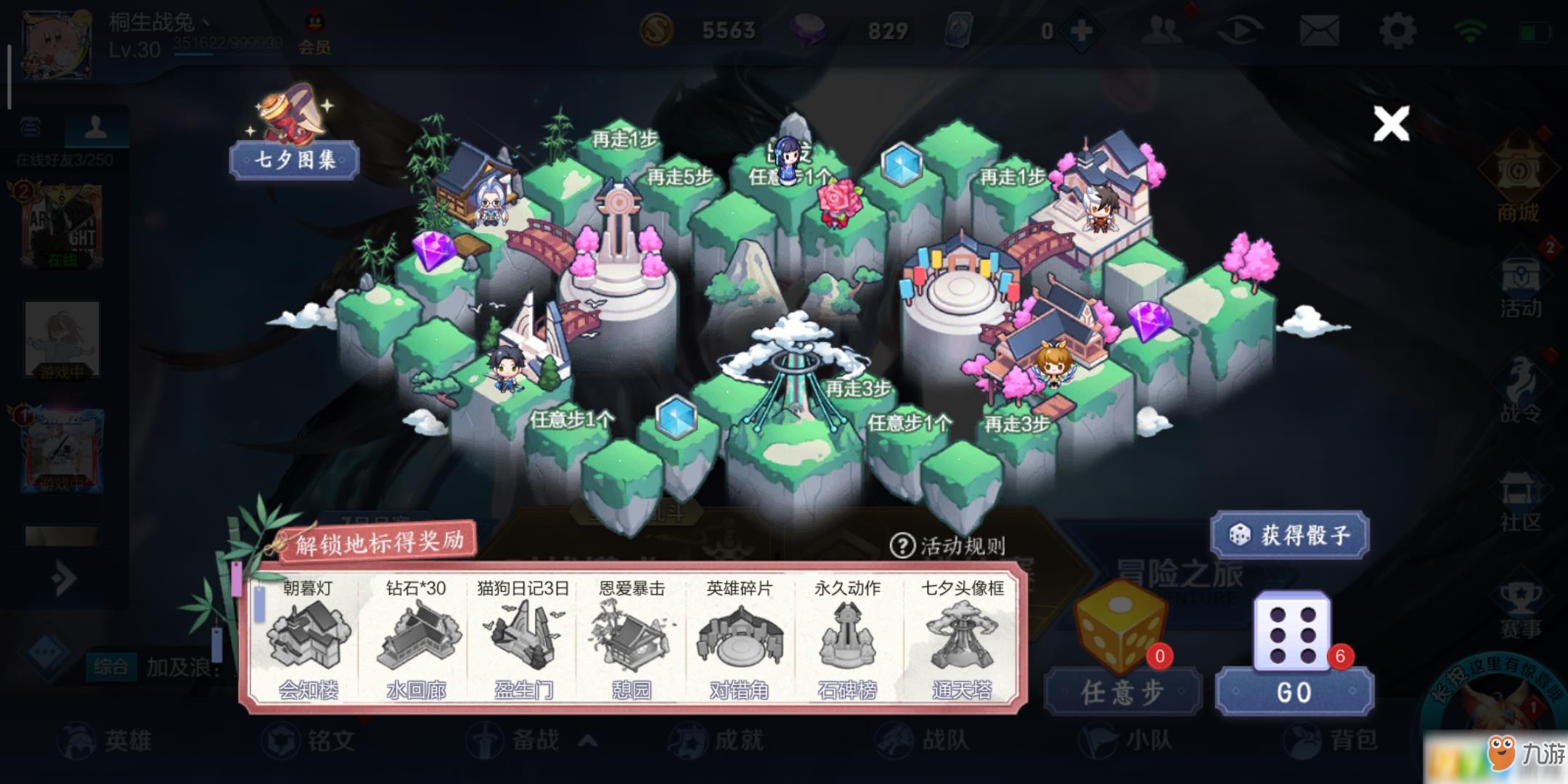Tap the orange 任意步 dice

coord(1119,627)
